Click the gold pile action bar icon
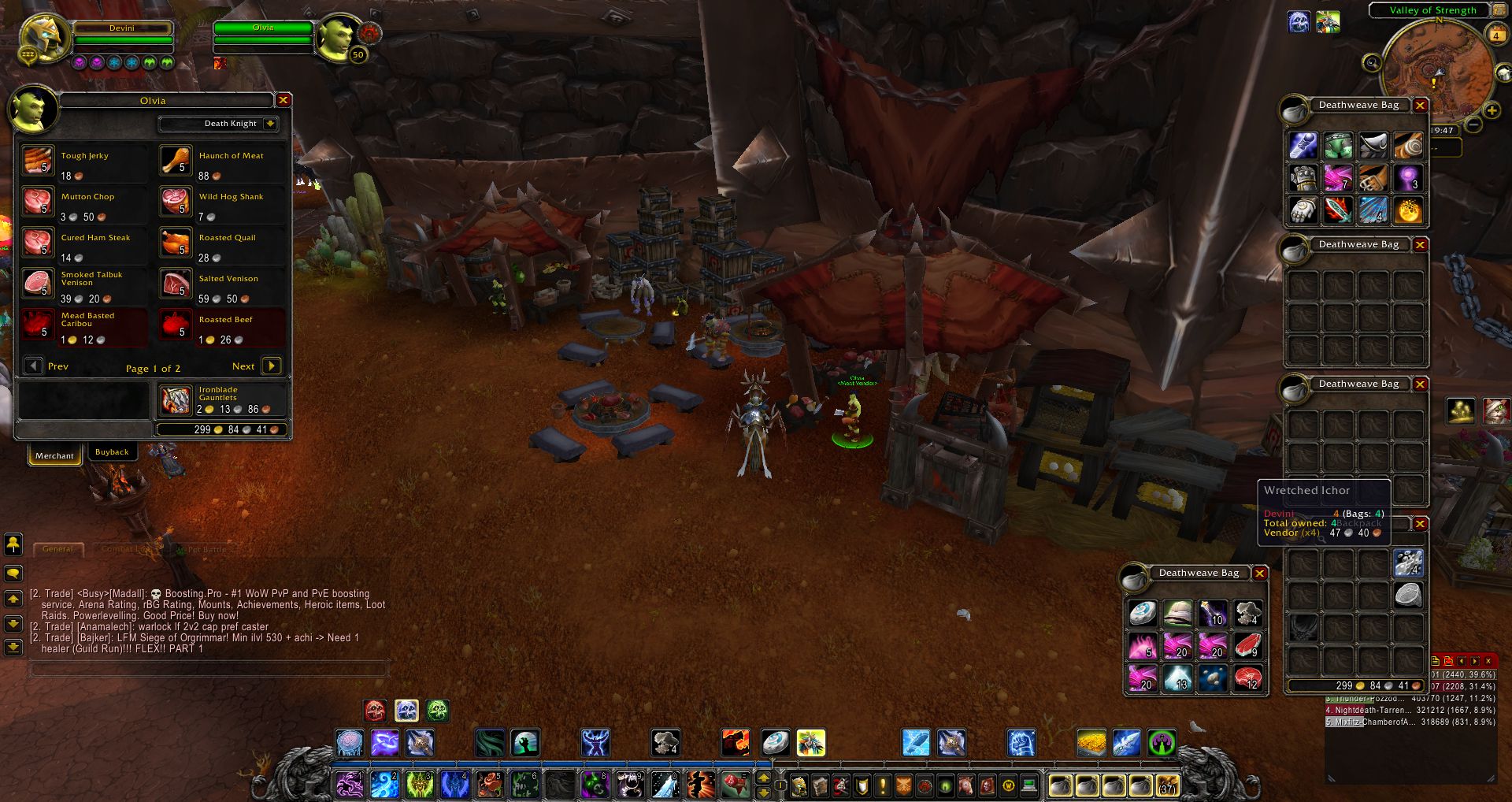 (x=1091, y=743)
